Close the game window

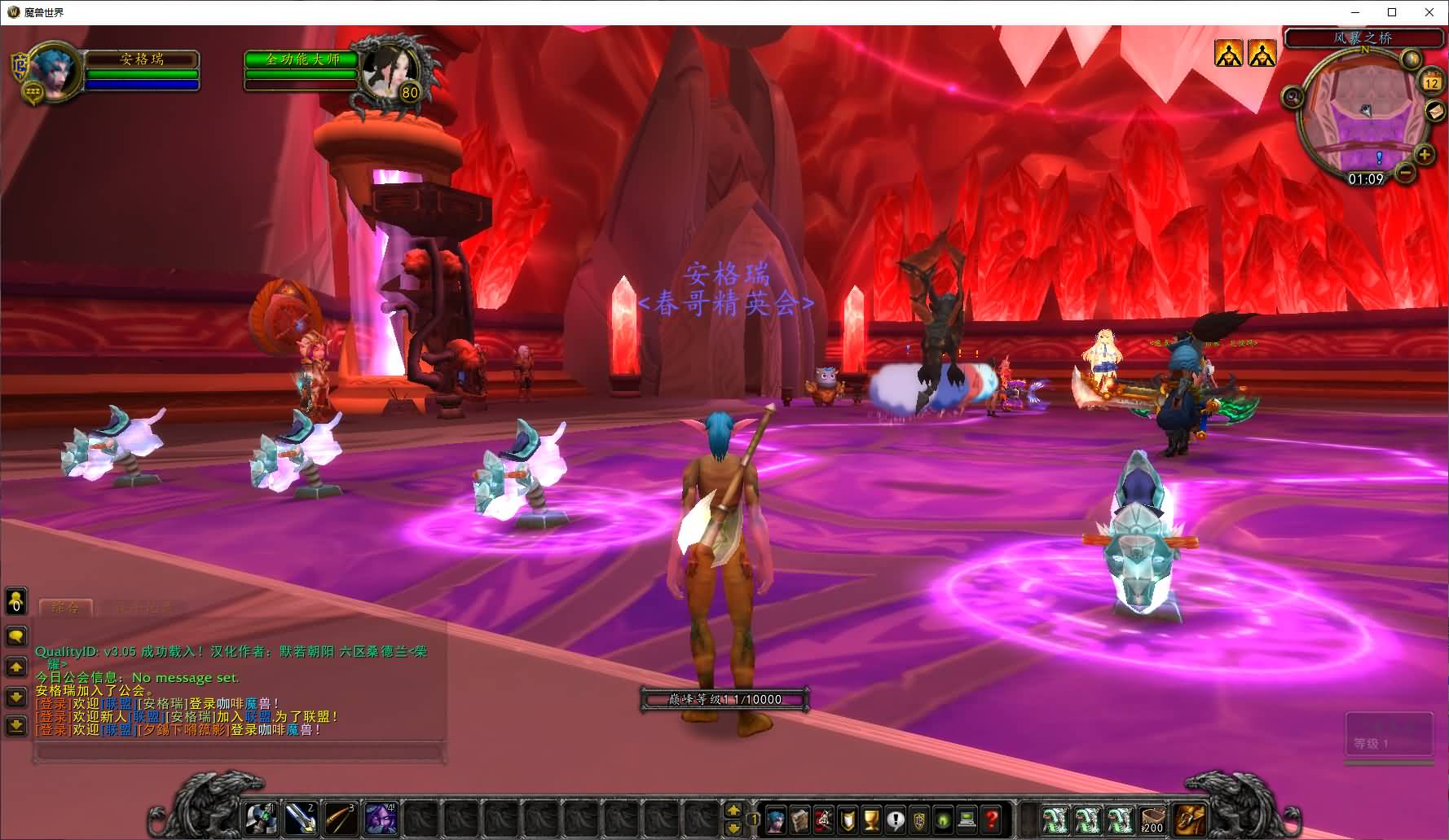[1429, 12]
